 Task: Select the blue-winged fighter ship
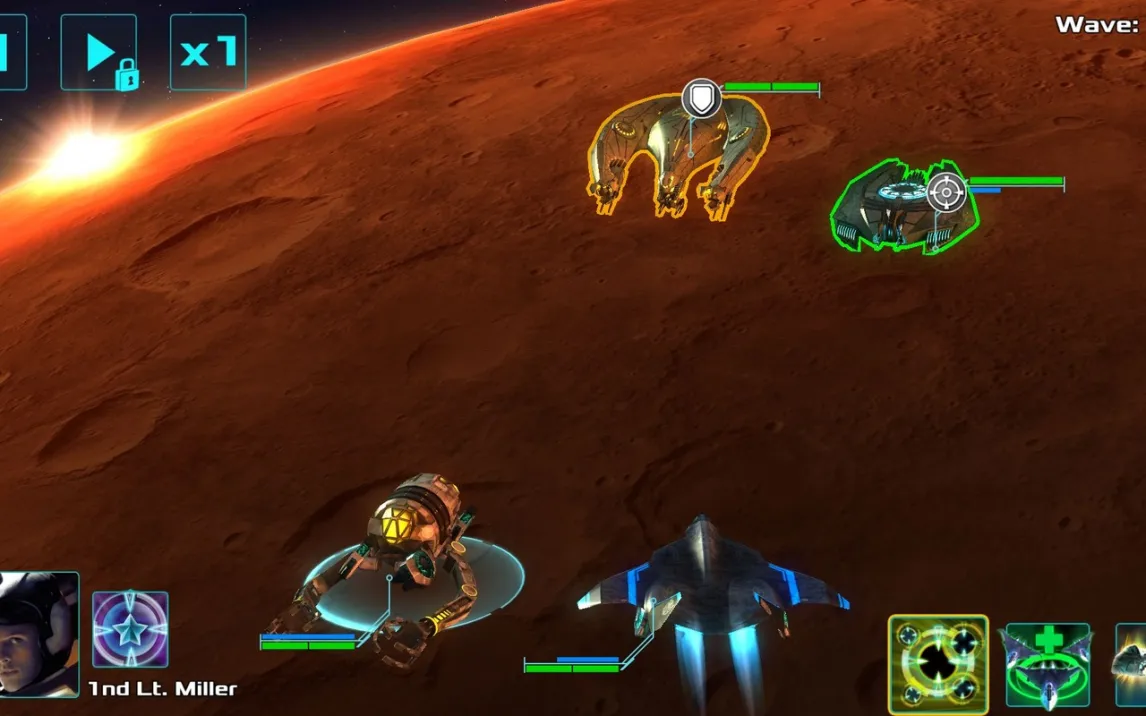point(712,585)
